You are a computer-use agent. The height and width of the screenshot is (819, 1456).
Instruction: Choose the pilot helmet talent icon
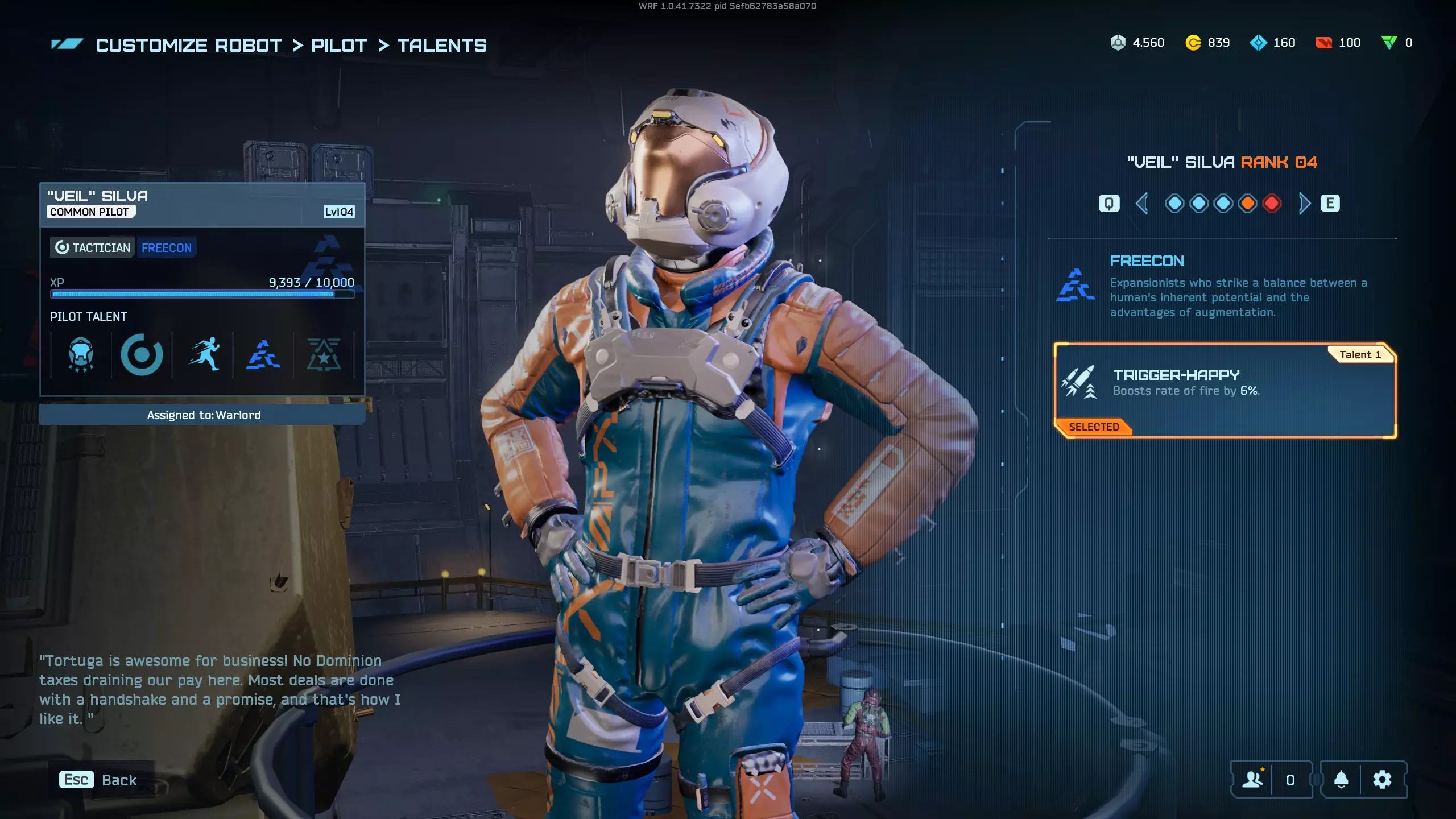tap(81, 355)
